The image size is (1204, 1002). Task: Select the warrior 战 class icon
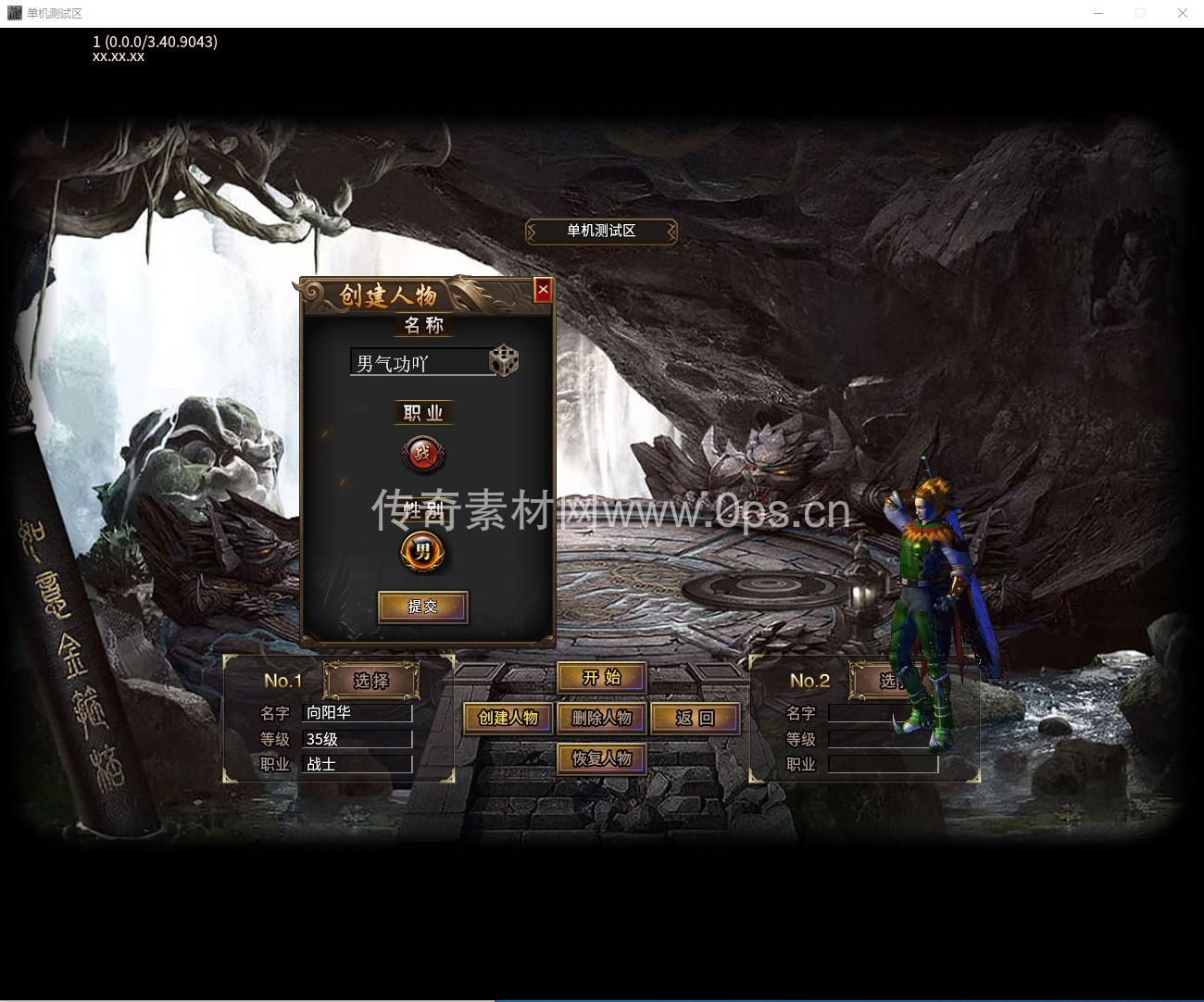pyautogui.click(x=423, y=454)
